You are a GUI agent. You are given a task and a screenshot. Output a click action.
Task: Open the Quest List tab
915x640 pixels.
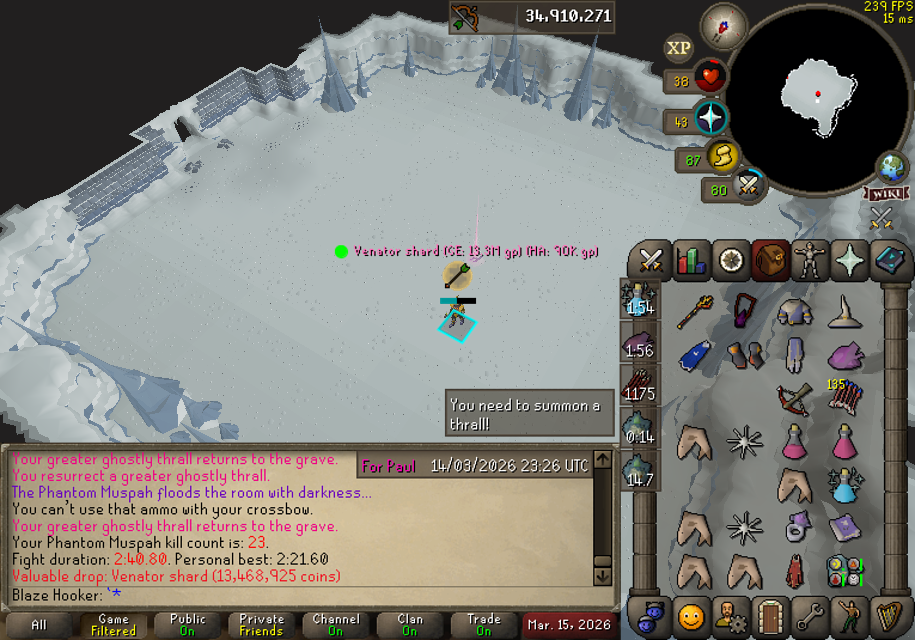click(730, 261)
